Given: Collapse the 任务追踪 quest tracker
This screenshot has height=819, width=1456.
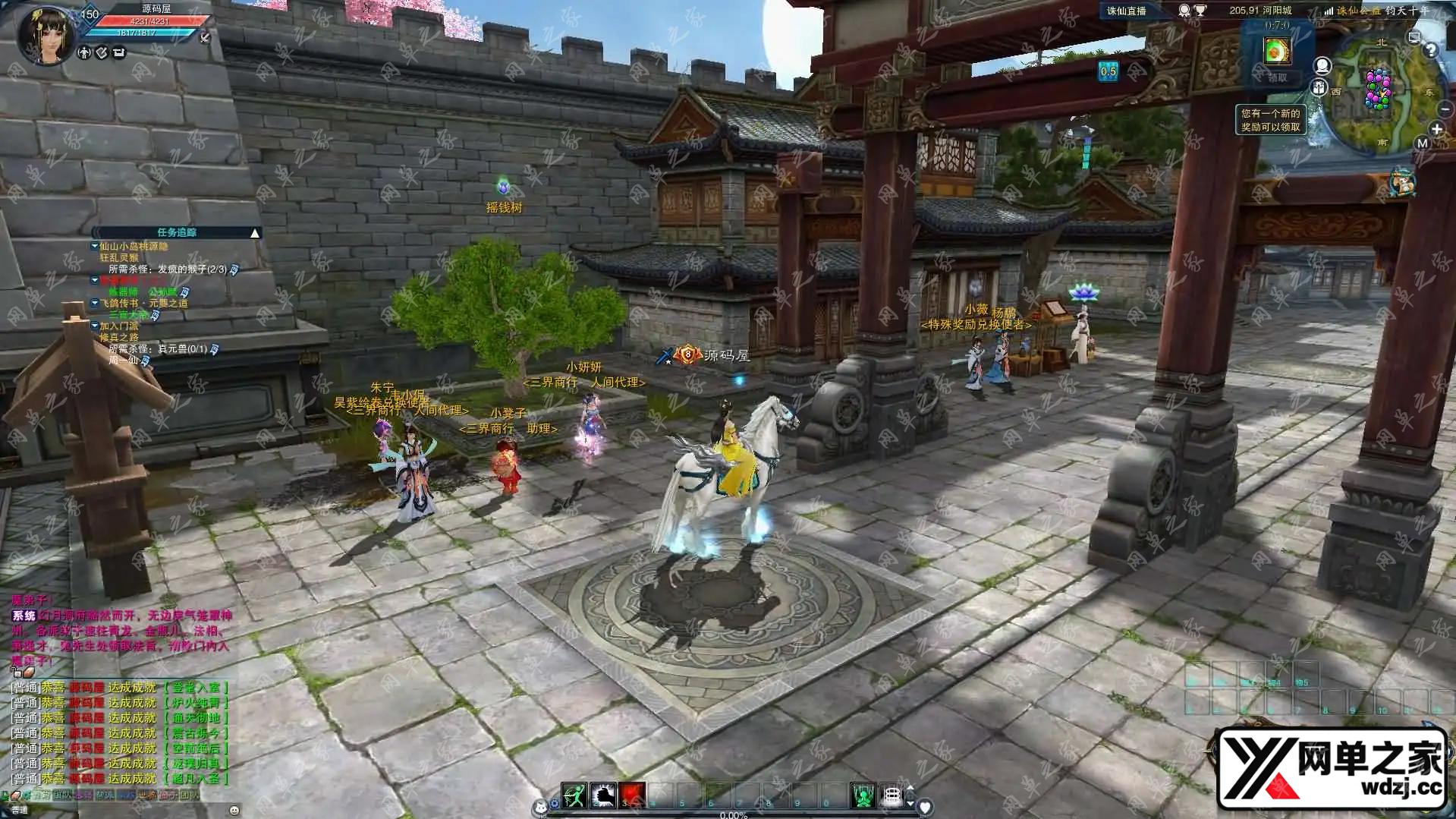Looking at the screenshot, I should [255, 233].
